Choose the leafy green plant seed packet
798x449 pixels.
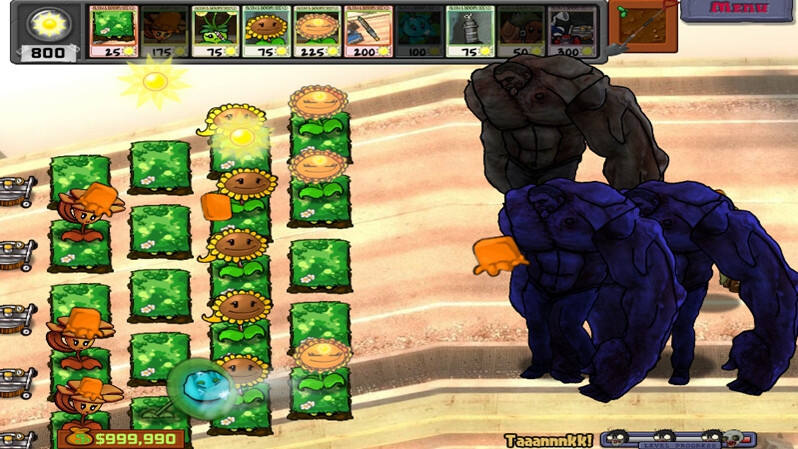pos(215,31)
